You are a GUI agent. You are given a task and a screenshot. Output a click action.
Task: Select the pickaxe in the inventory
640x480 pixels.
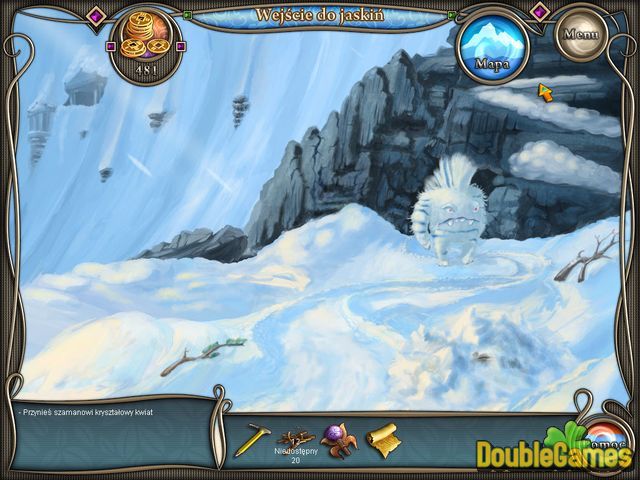pos(252,440)
